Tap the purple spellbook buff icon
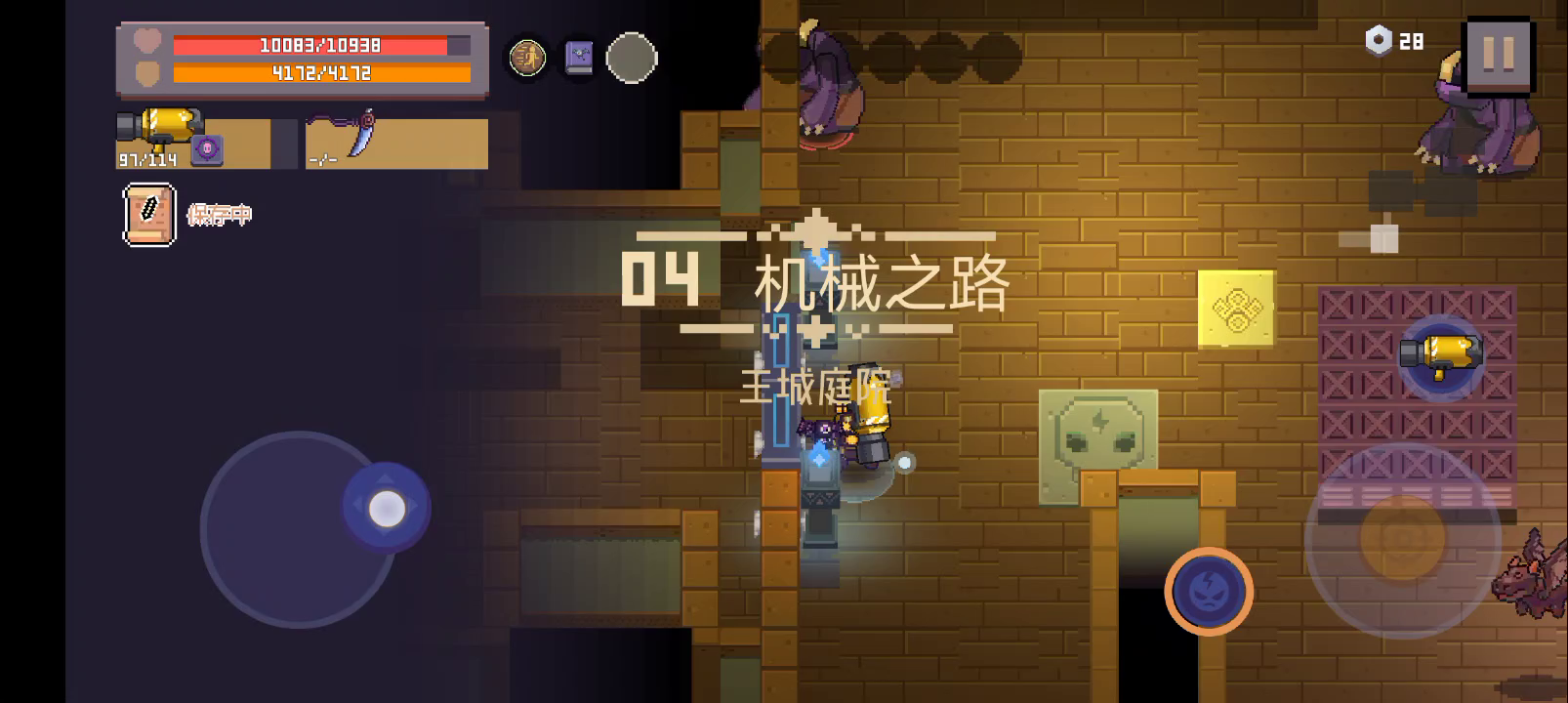 click(579, 58)
